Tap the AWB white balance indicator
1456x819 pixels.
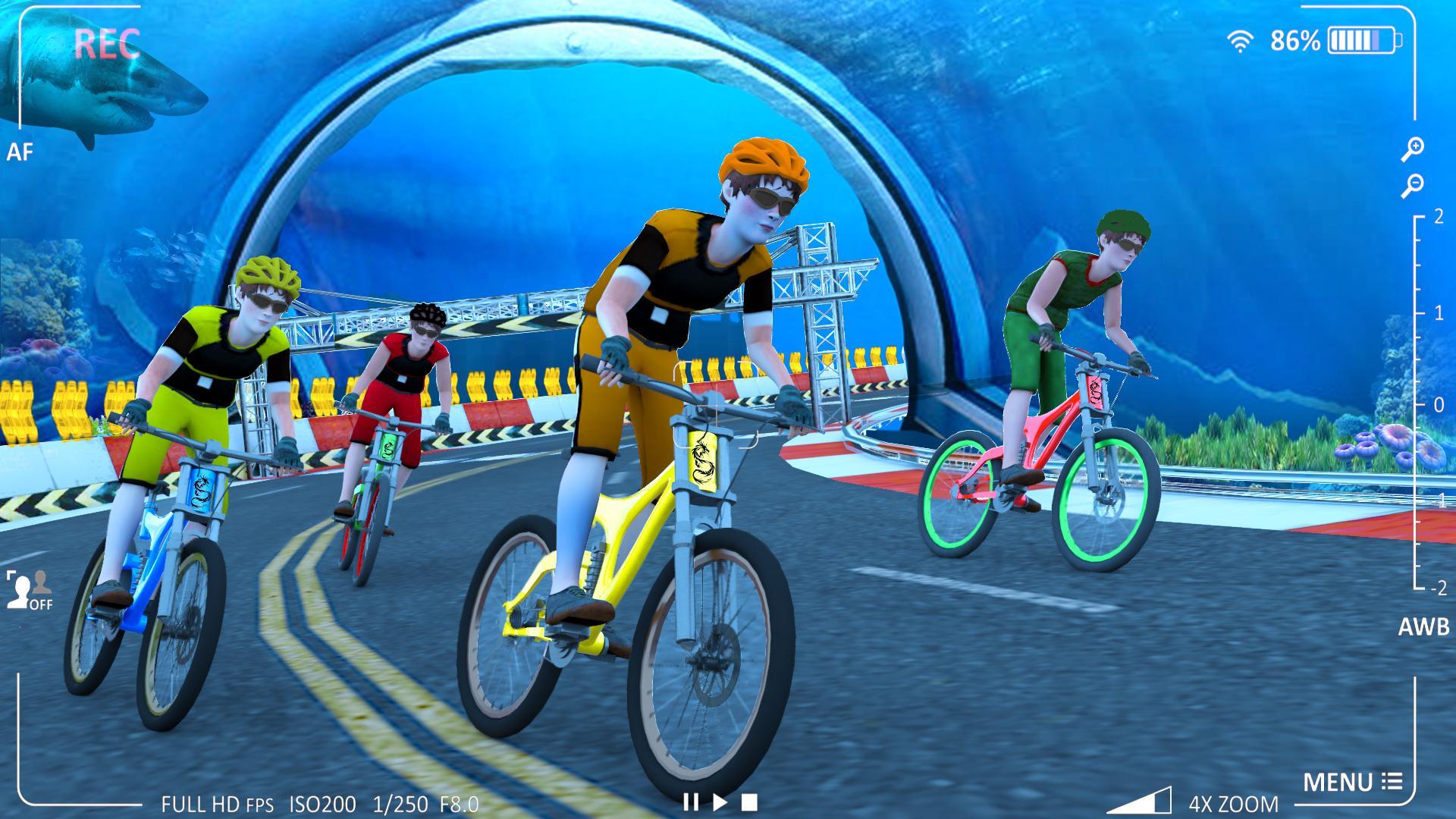pos(1425,626)
